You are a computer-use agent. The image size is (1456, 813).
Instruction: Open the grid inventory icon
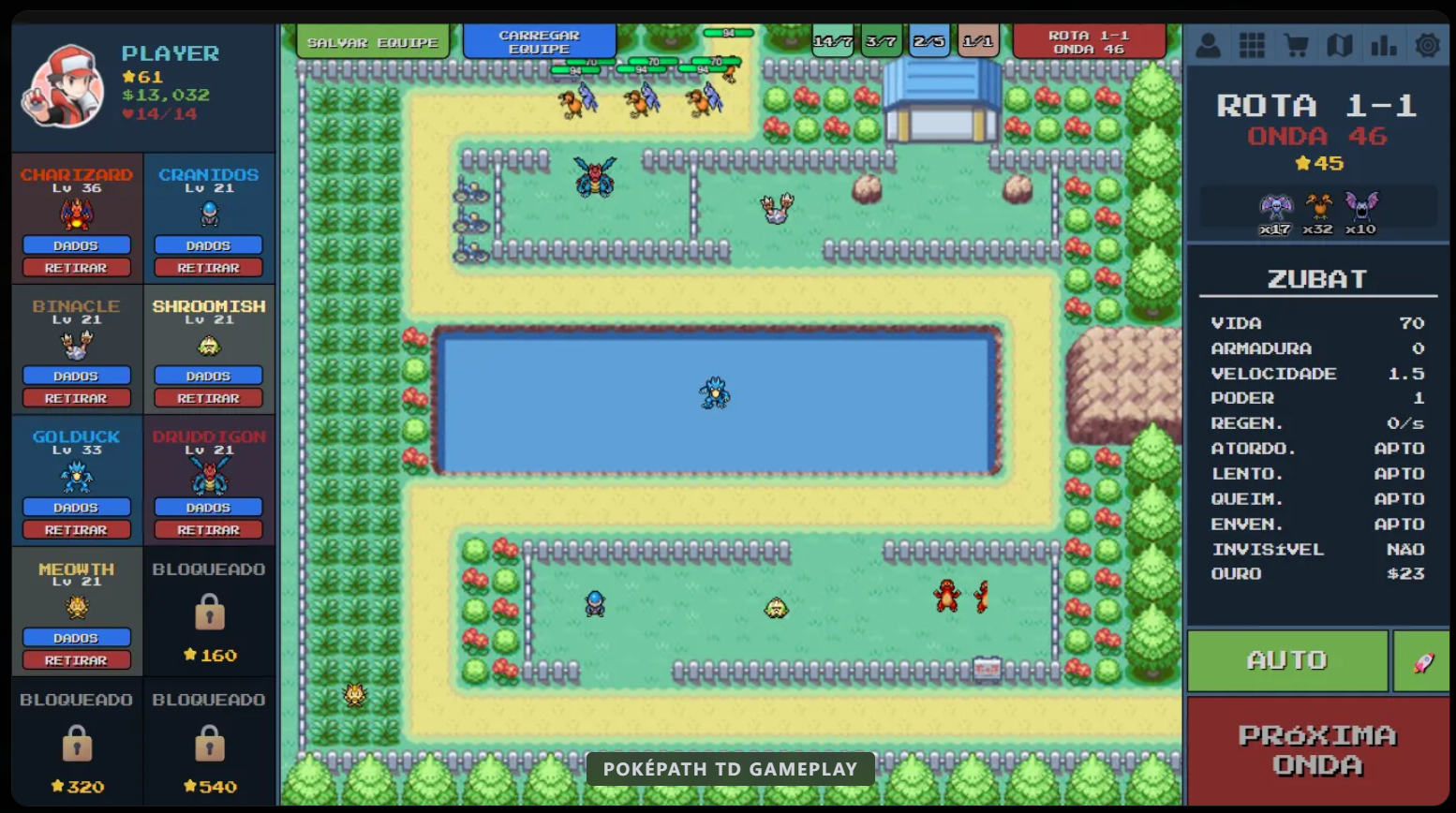point(1251,44)
